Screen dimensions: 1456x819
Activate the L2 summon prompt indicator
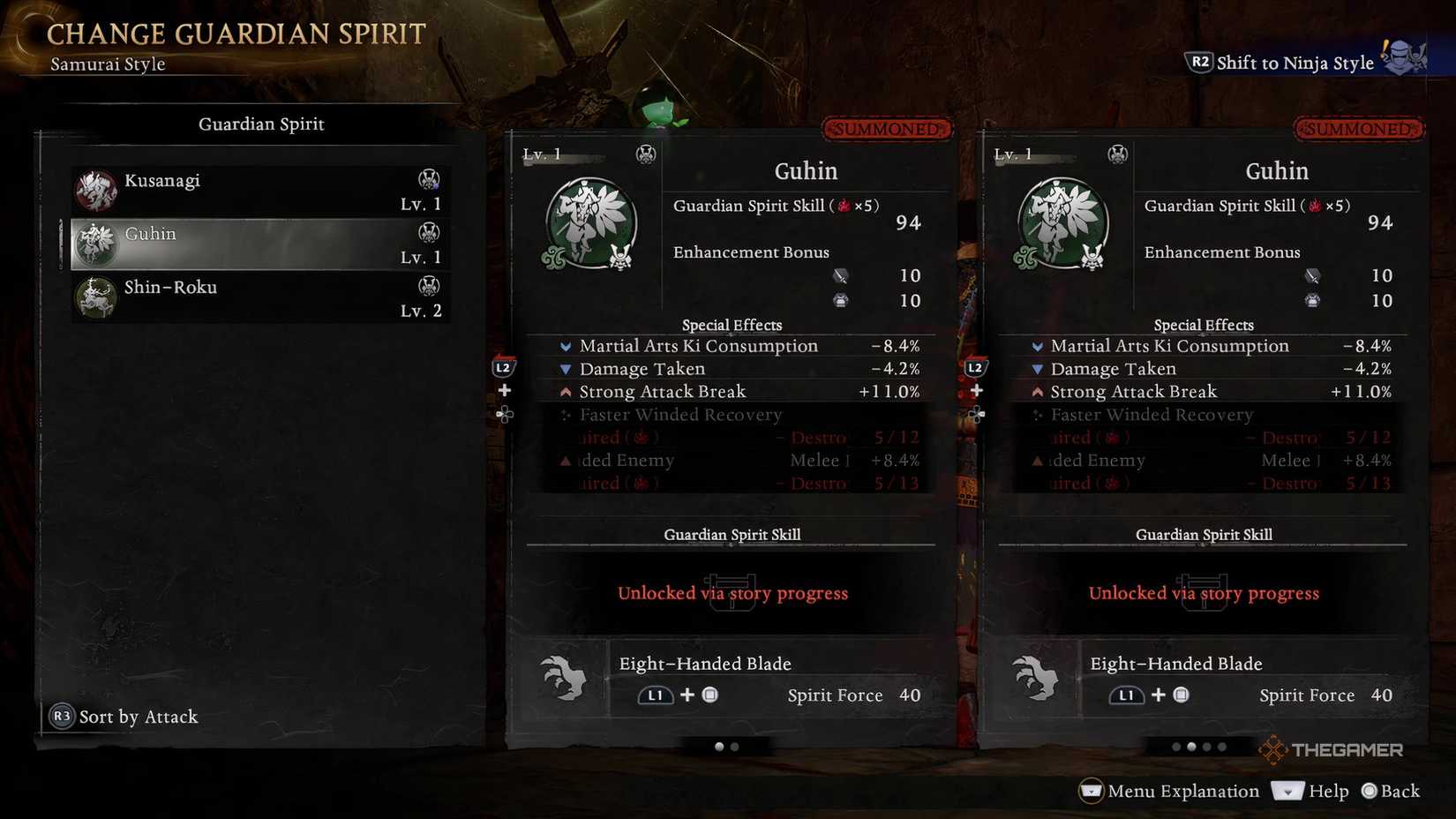pos(503,364)
